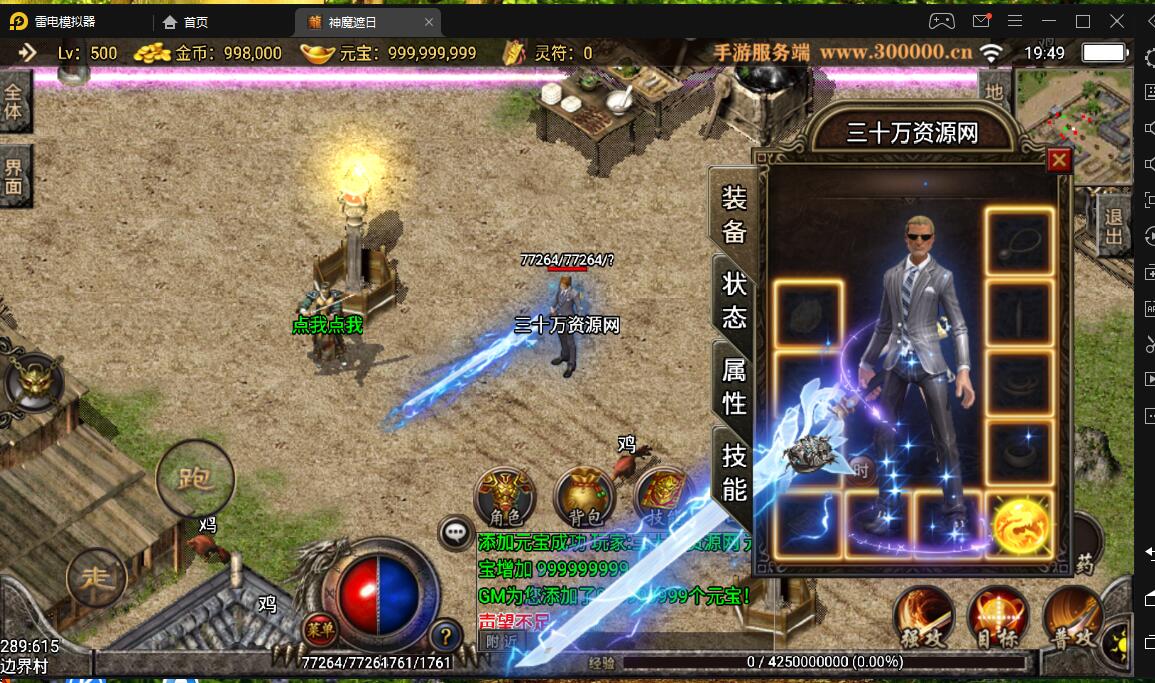Toggle the 走 walk button
The height and width of the screenshot is (683, 1155).
tap(96, 578)
